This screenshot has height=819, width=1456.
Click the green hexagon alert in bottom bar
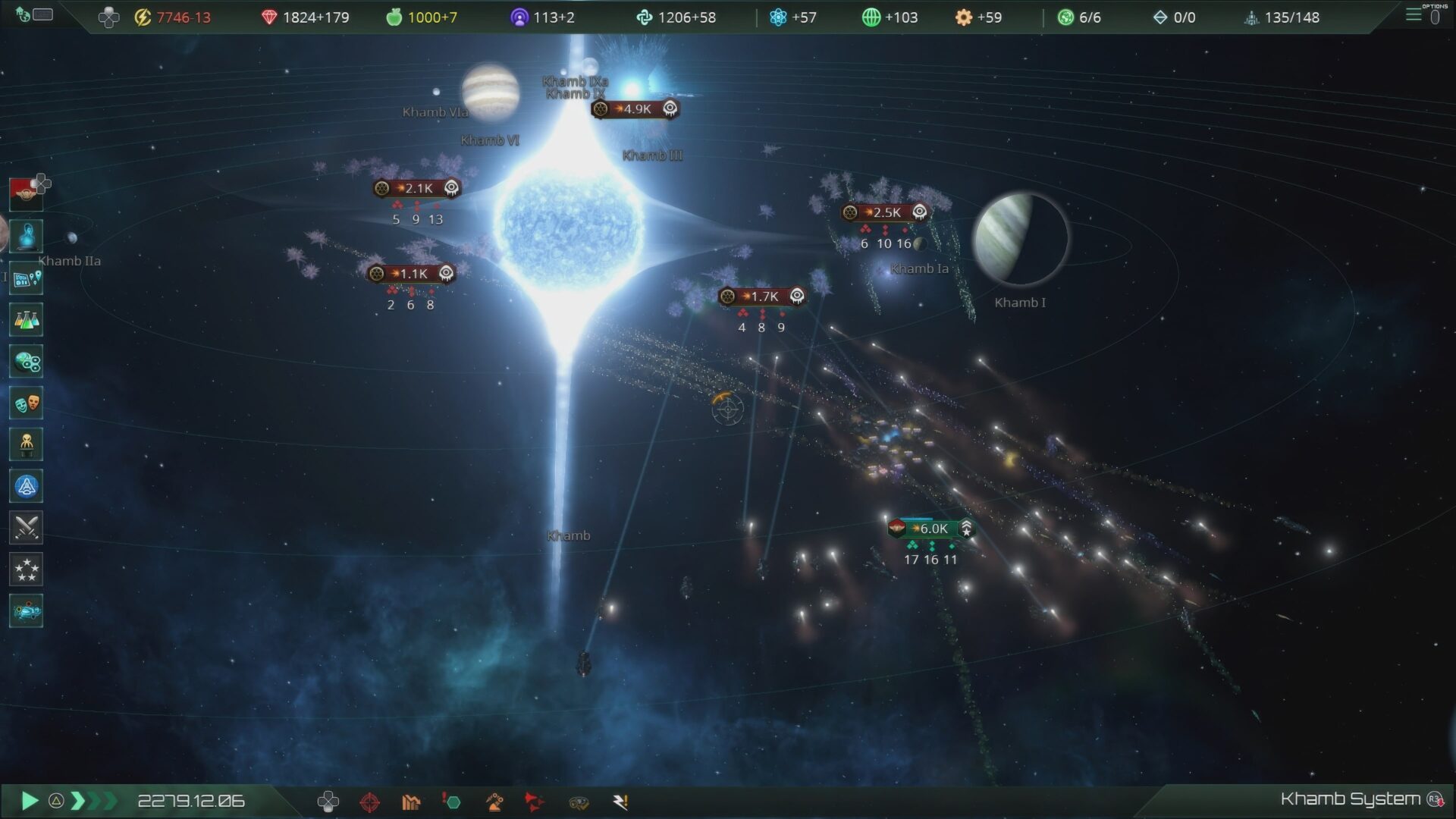coord(453,802)
